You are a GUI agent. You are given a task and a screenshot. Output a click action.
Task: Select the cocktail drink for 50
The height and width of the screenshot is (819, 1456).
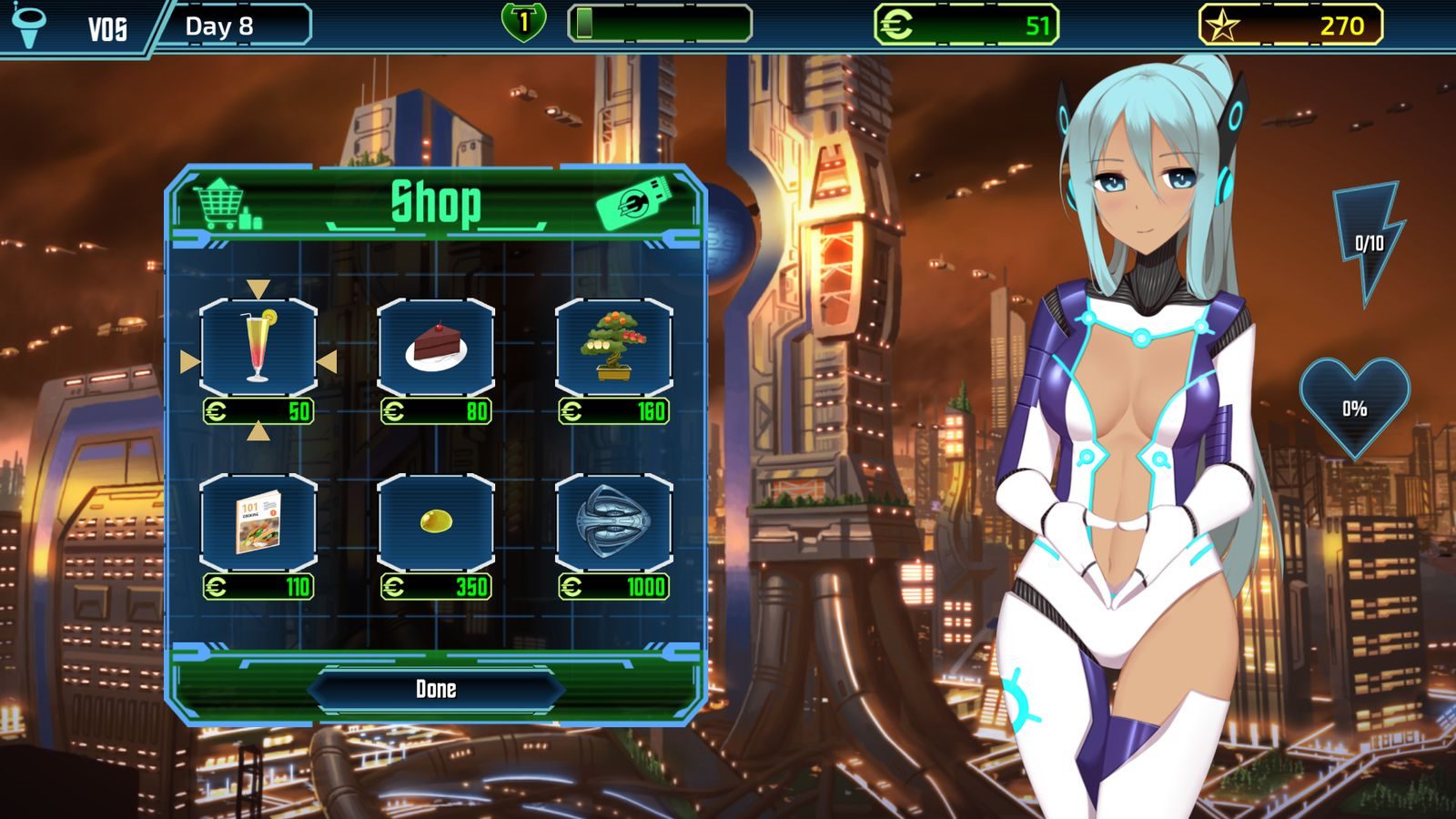coord(258,348)
